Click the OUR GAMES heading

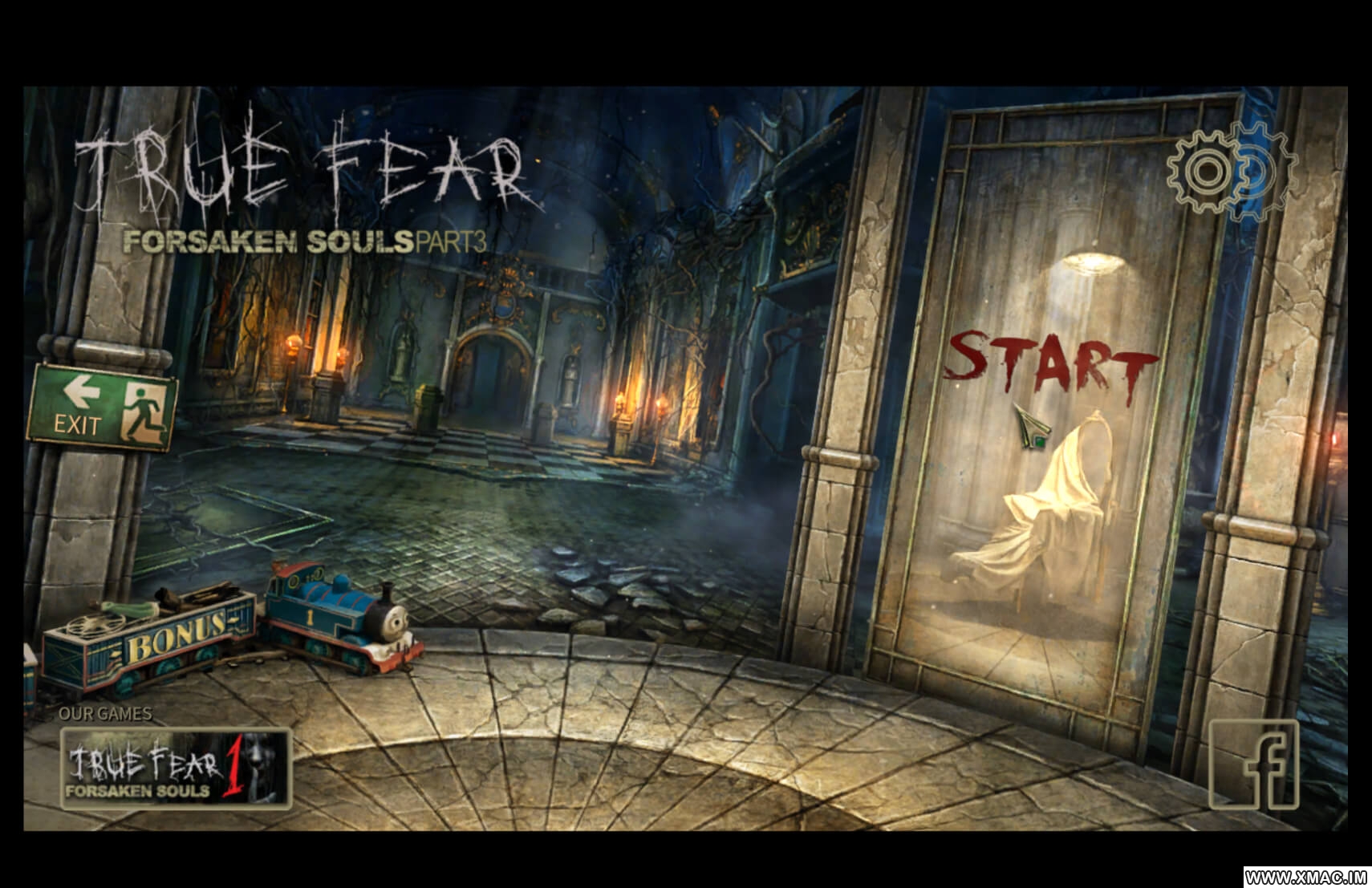click(108, 712)
